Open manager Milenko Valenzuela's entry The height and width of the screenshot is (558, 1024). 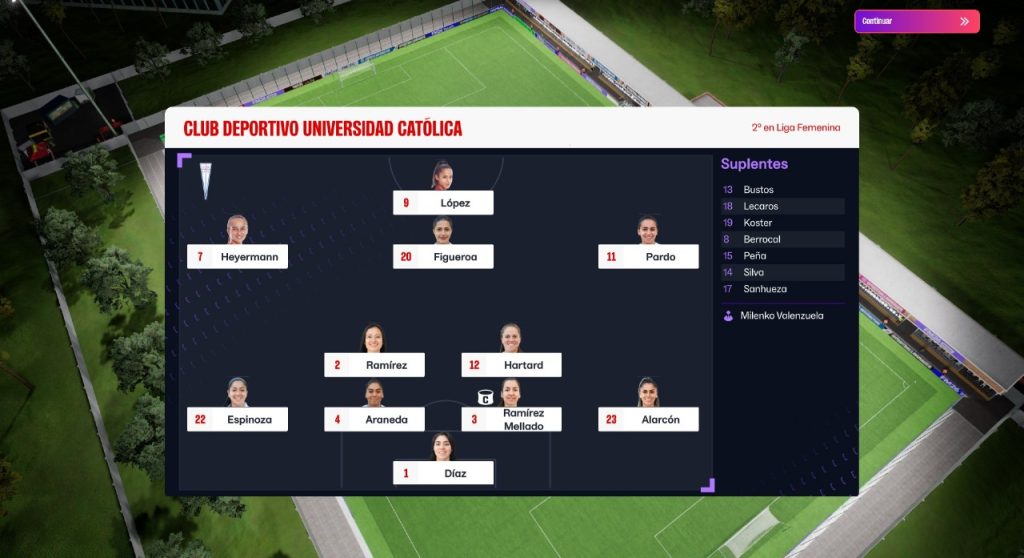click(x=782, y=316)
